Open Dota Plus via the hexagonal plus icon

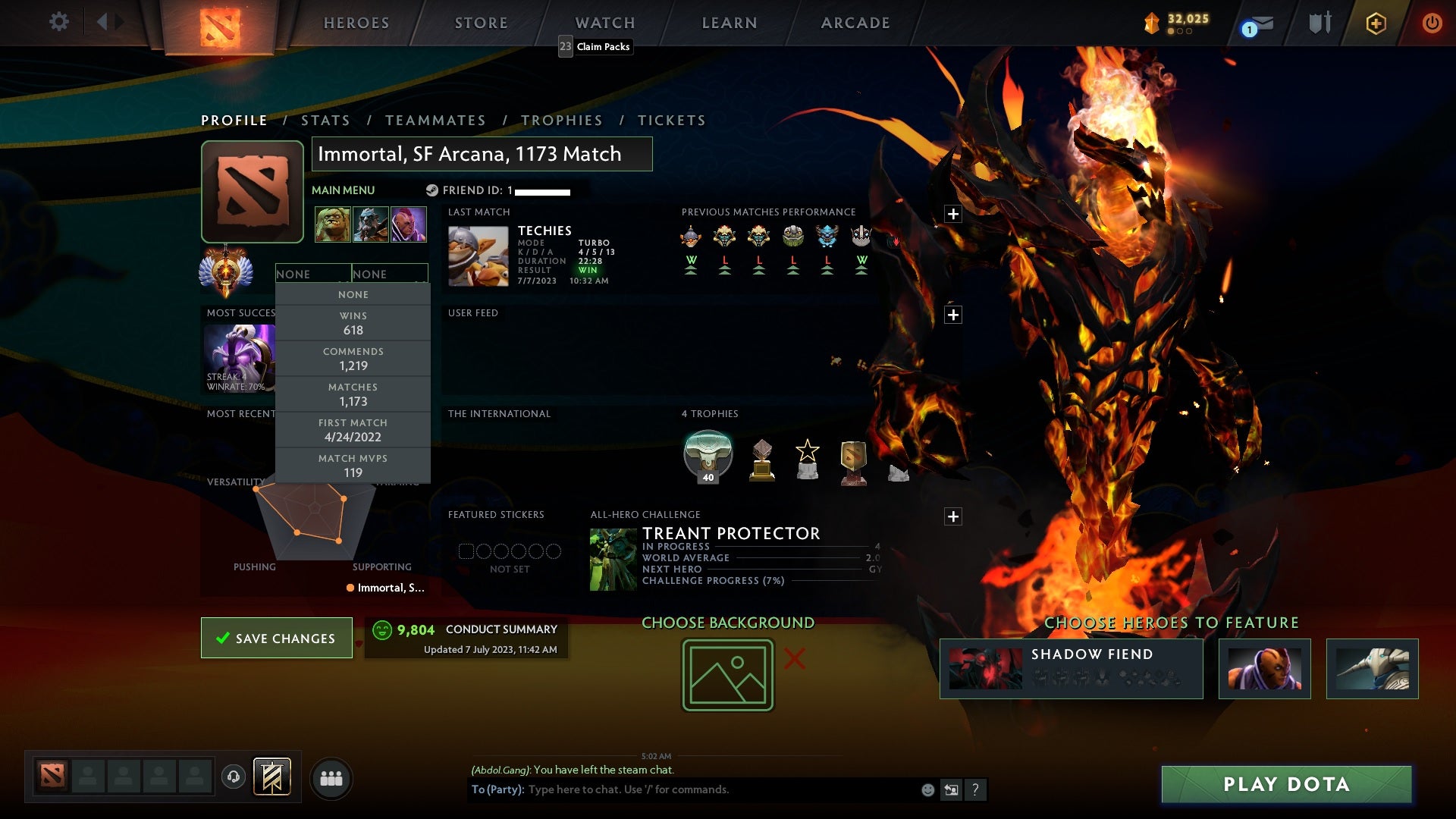[x=1376, y=24]
